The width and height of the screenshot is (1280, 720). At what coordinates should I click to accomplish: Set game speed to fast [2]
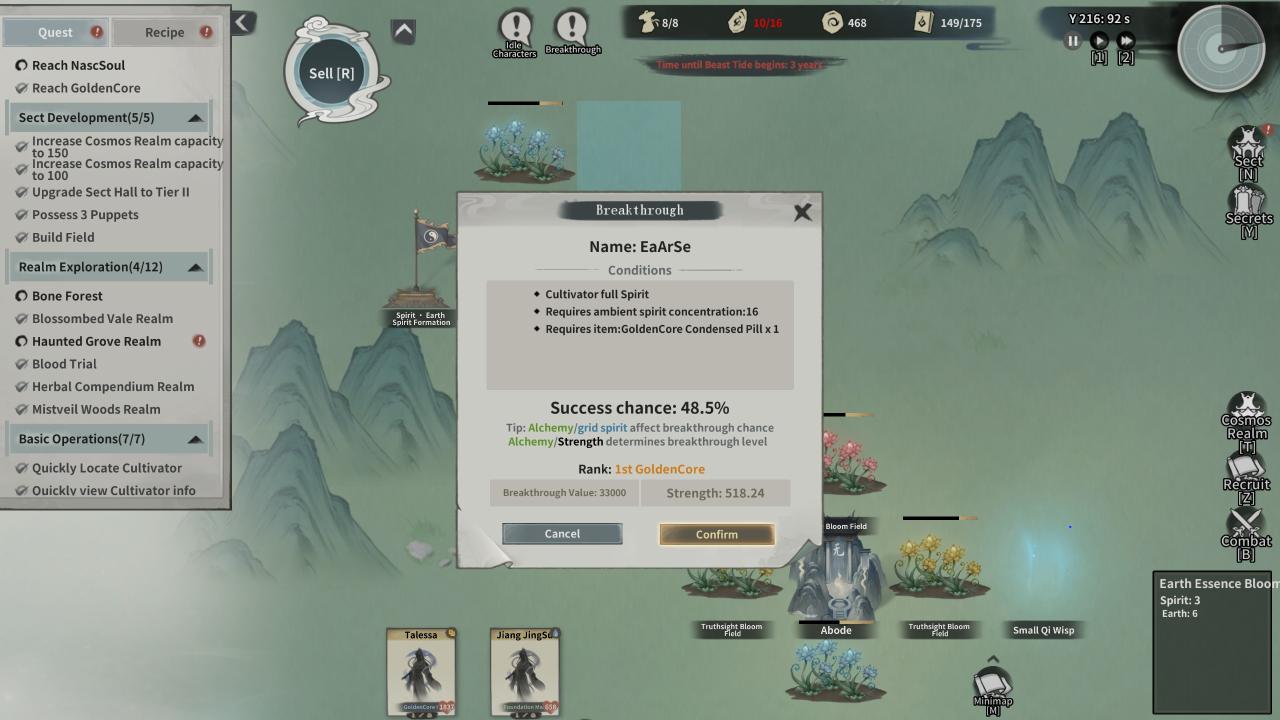pos(1126,41)
